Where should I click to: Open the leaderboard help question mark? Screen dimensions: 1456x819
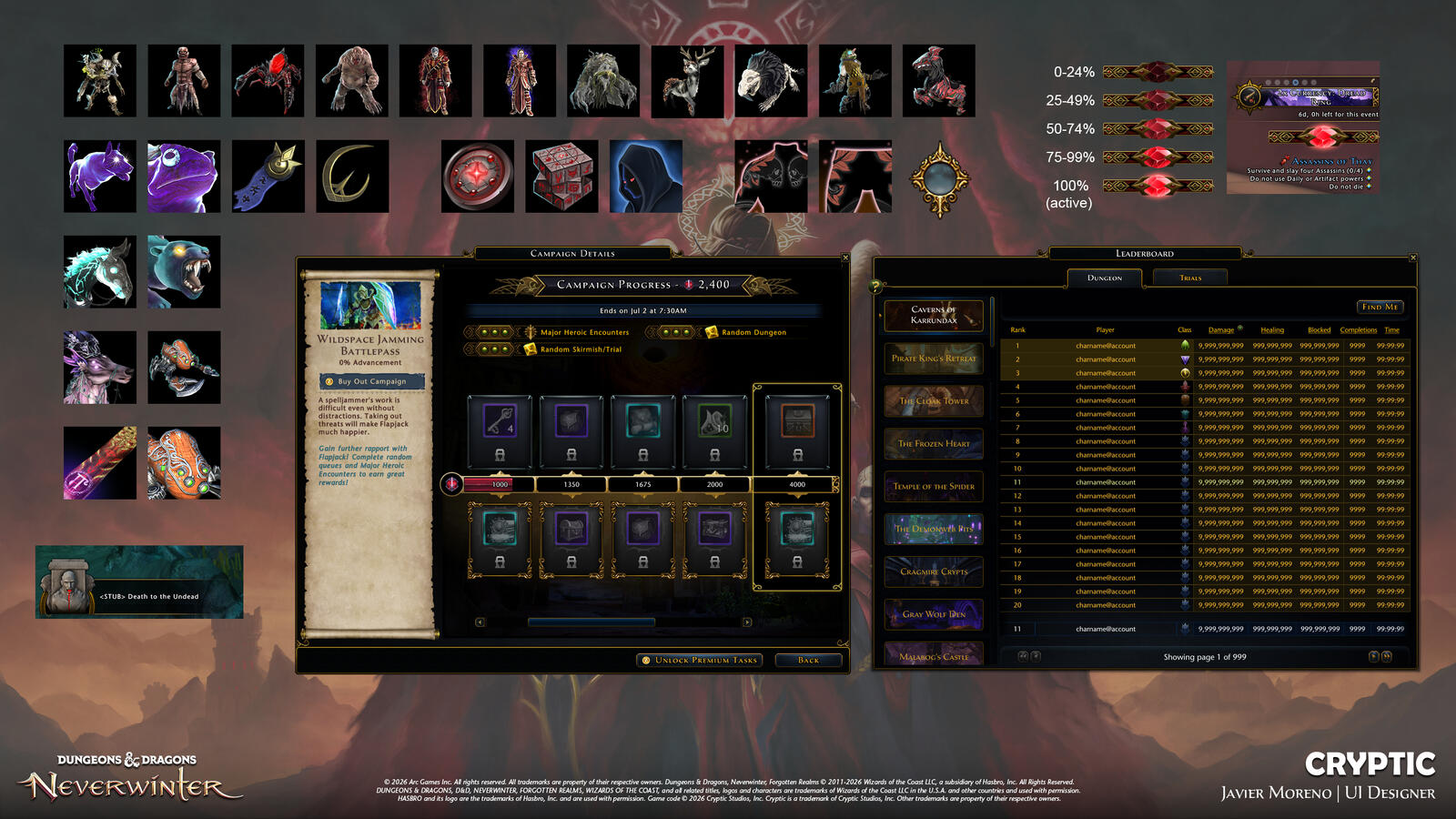pyautogui.click(x=877, y=287)
